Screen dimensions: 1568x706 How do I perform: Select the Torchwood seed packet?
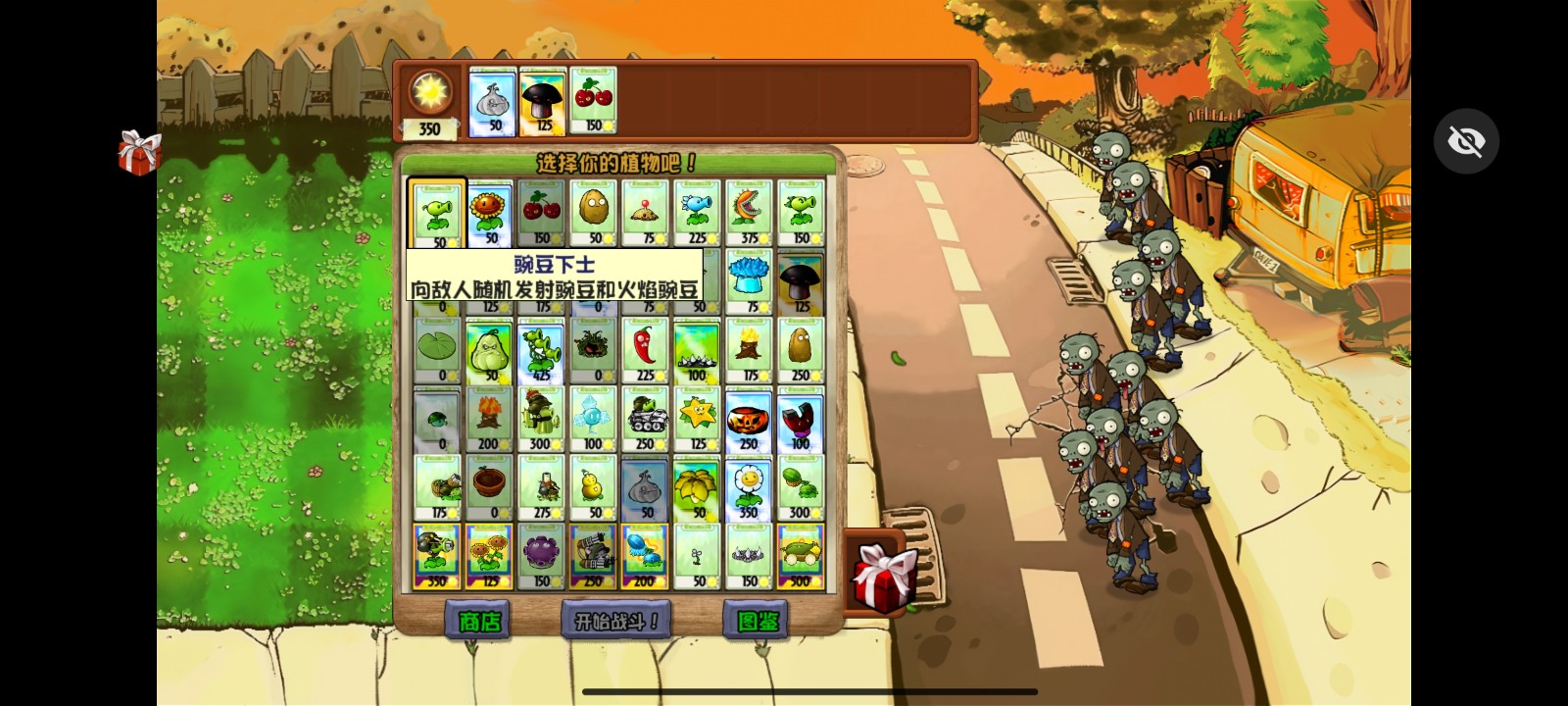pyautogui.click(x=749, y=348)
